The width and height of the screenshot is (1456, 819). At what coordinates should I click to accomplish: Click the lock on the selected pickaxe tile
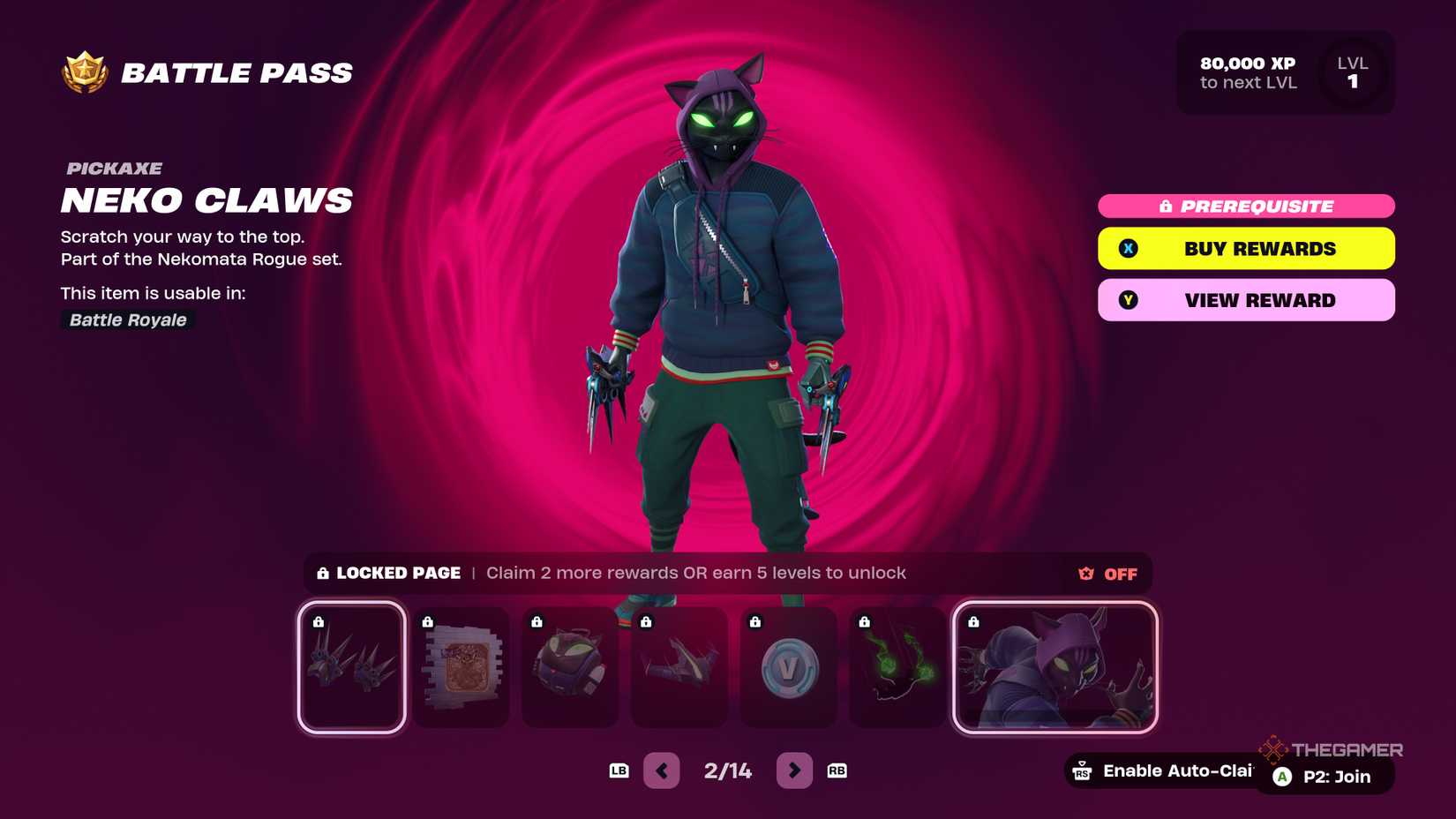coord(319,623)
